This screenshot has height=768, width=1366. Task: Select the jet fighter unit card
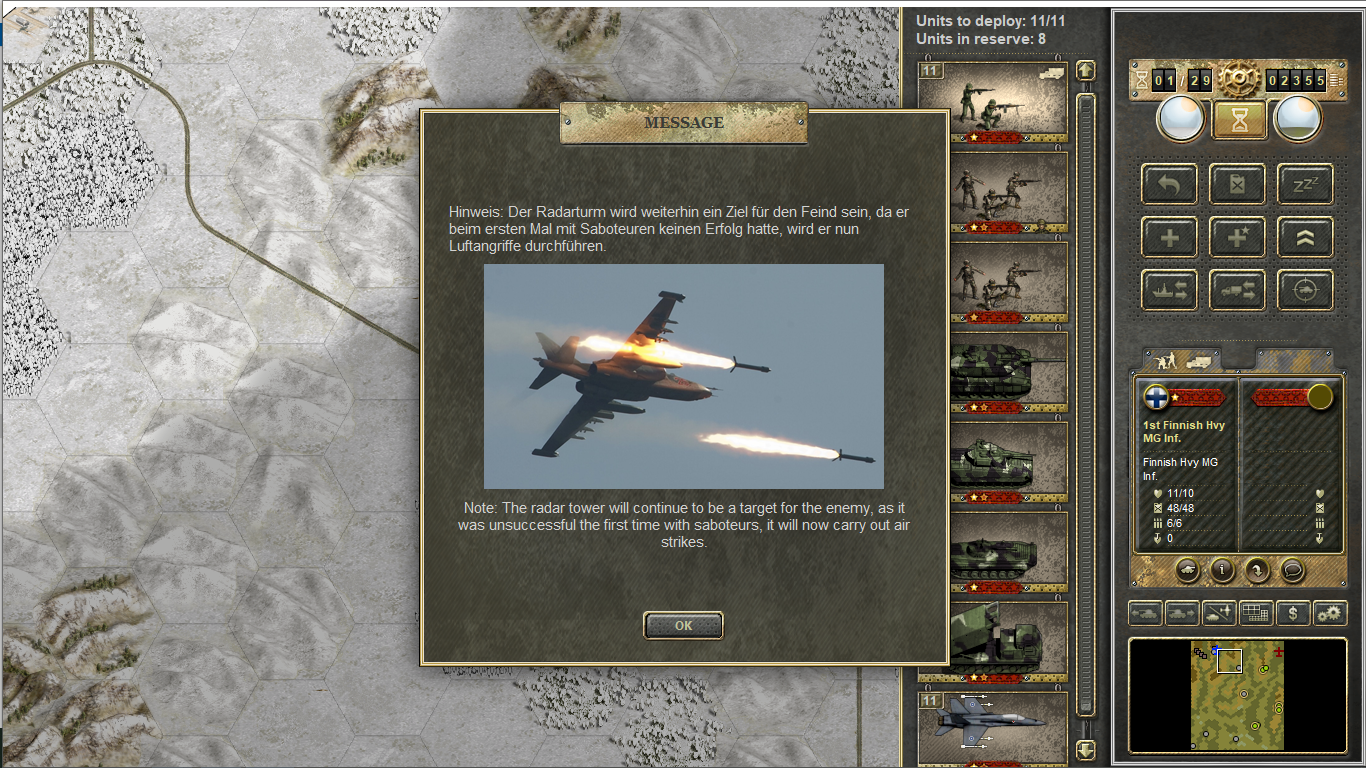click(x=992, y=726)
